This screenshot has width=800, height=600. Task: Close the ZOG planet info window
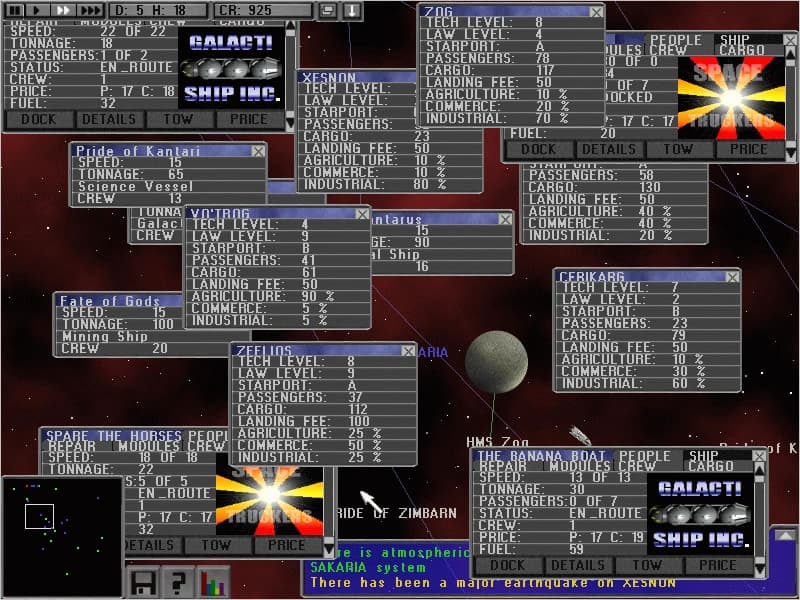click(596, 12)
